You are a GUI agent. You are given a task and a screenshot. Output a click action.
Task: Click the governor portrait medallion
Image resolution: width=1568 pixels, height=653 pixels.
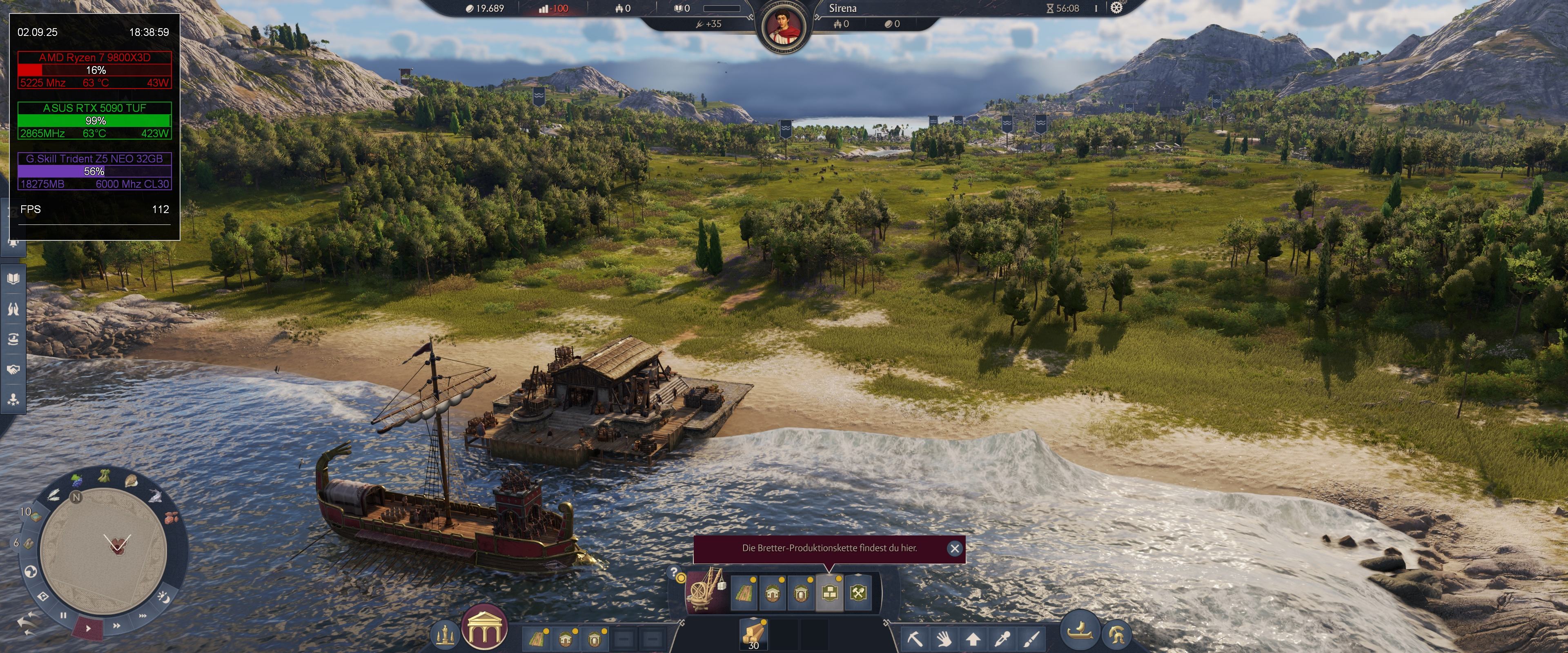click(784, 27)
